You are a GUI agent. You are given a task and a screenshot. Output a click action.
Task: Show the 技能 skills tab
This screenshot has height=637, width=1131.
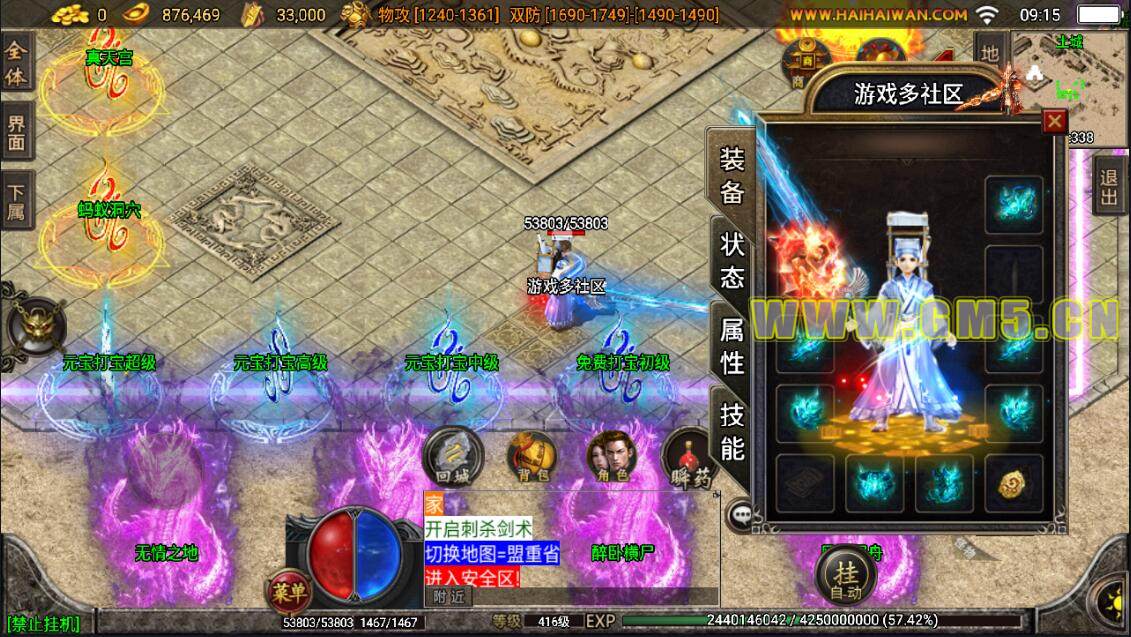731,432
